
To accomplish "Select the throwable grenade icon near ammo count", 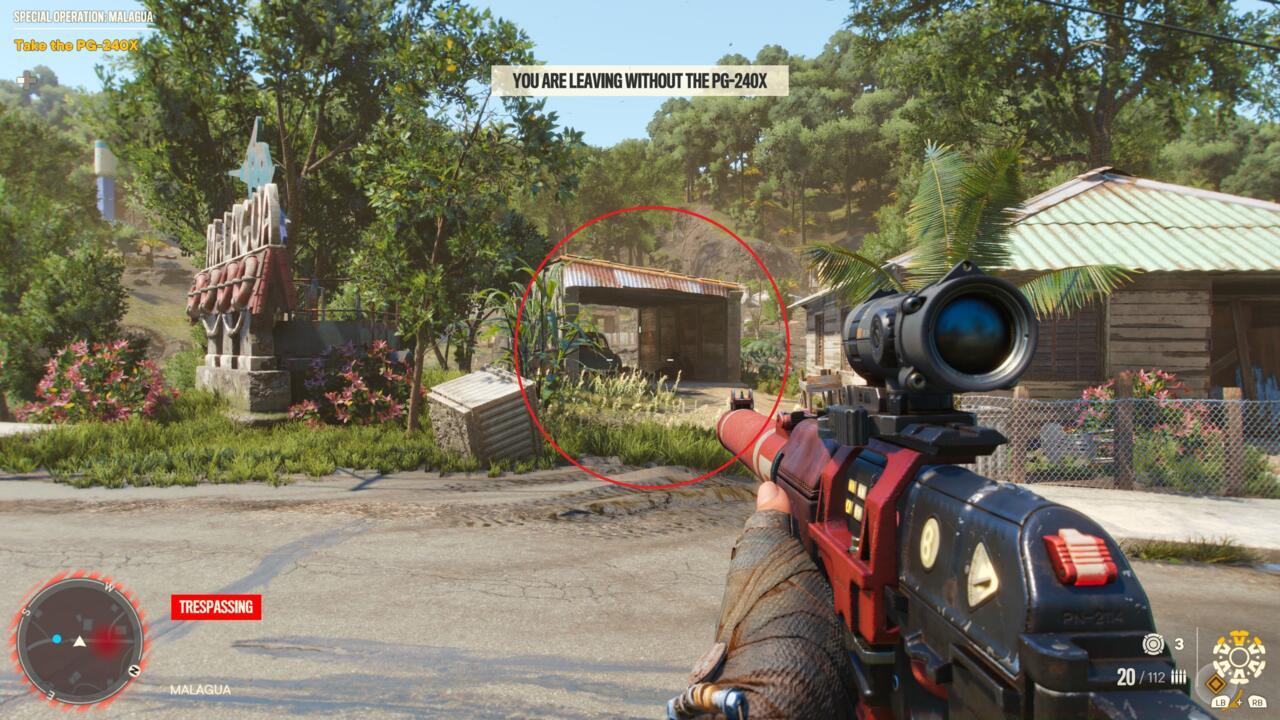I will coord(1153,644).
